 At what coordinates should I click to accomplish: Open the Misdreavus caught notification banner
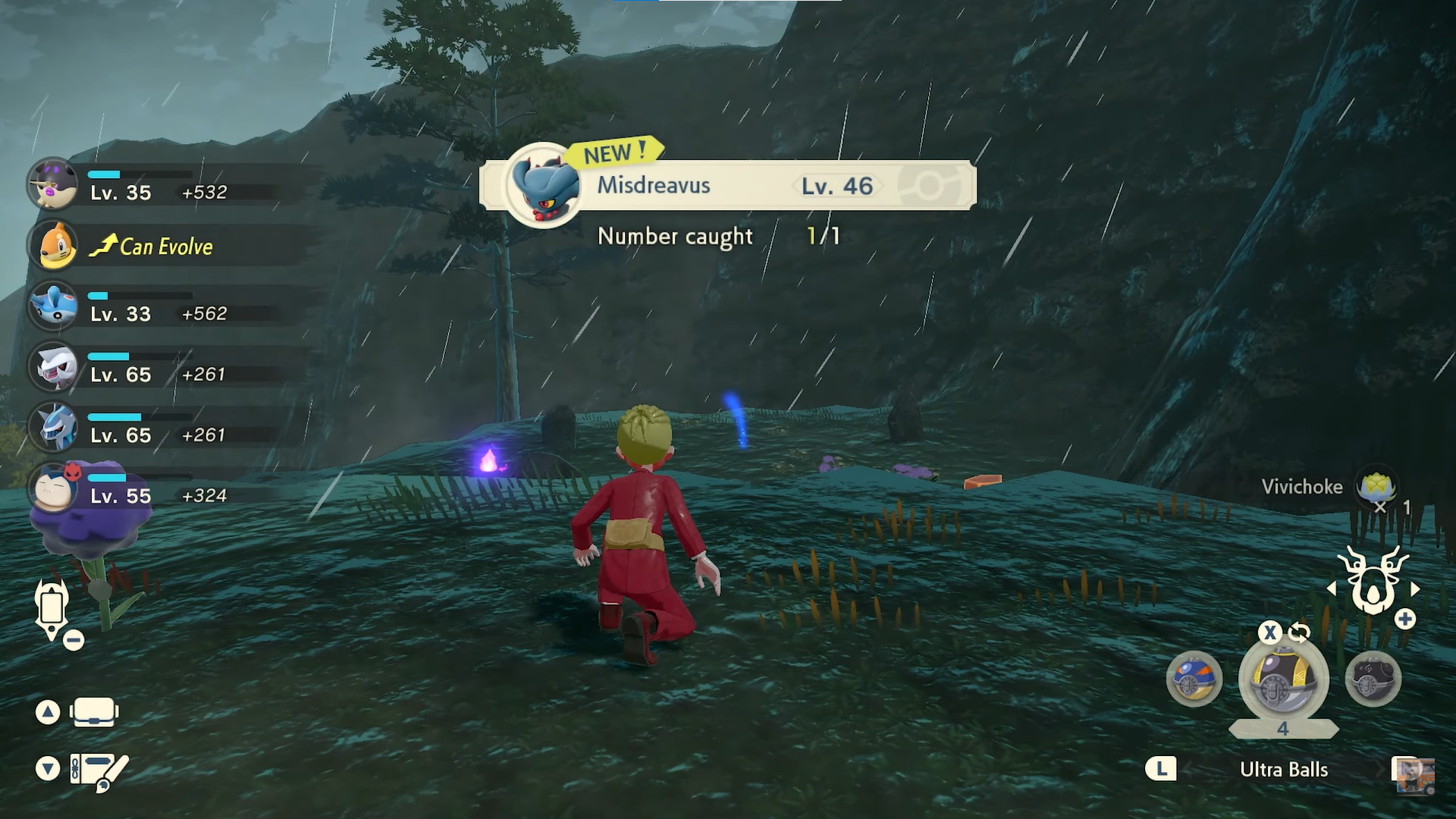pyautogui.click(x=728, y=185)
